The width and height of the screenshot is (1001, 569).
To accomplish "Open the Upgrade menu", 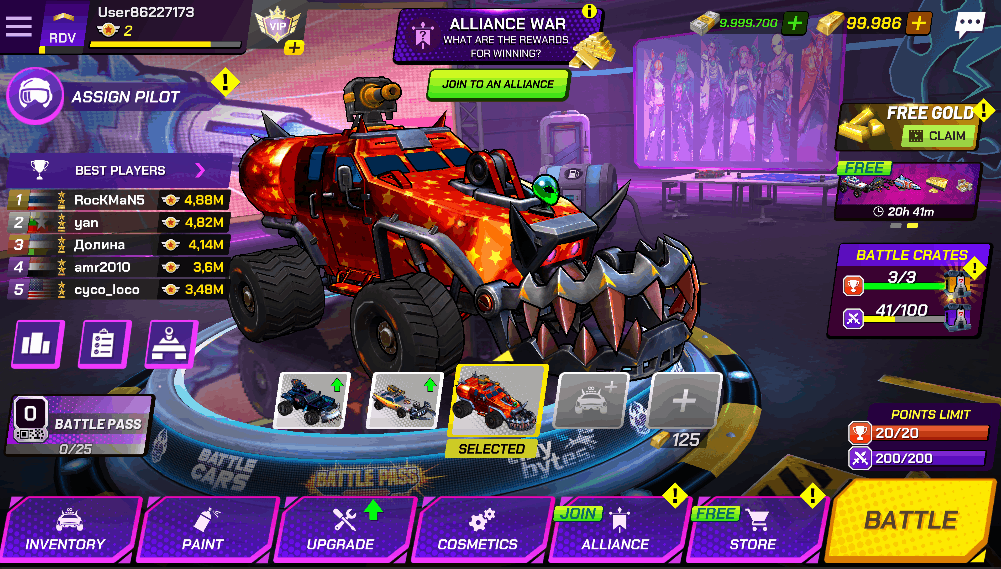I will click(x=341, y=529).
